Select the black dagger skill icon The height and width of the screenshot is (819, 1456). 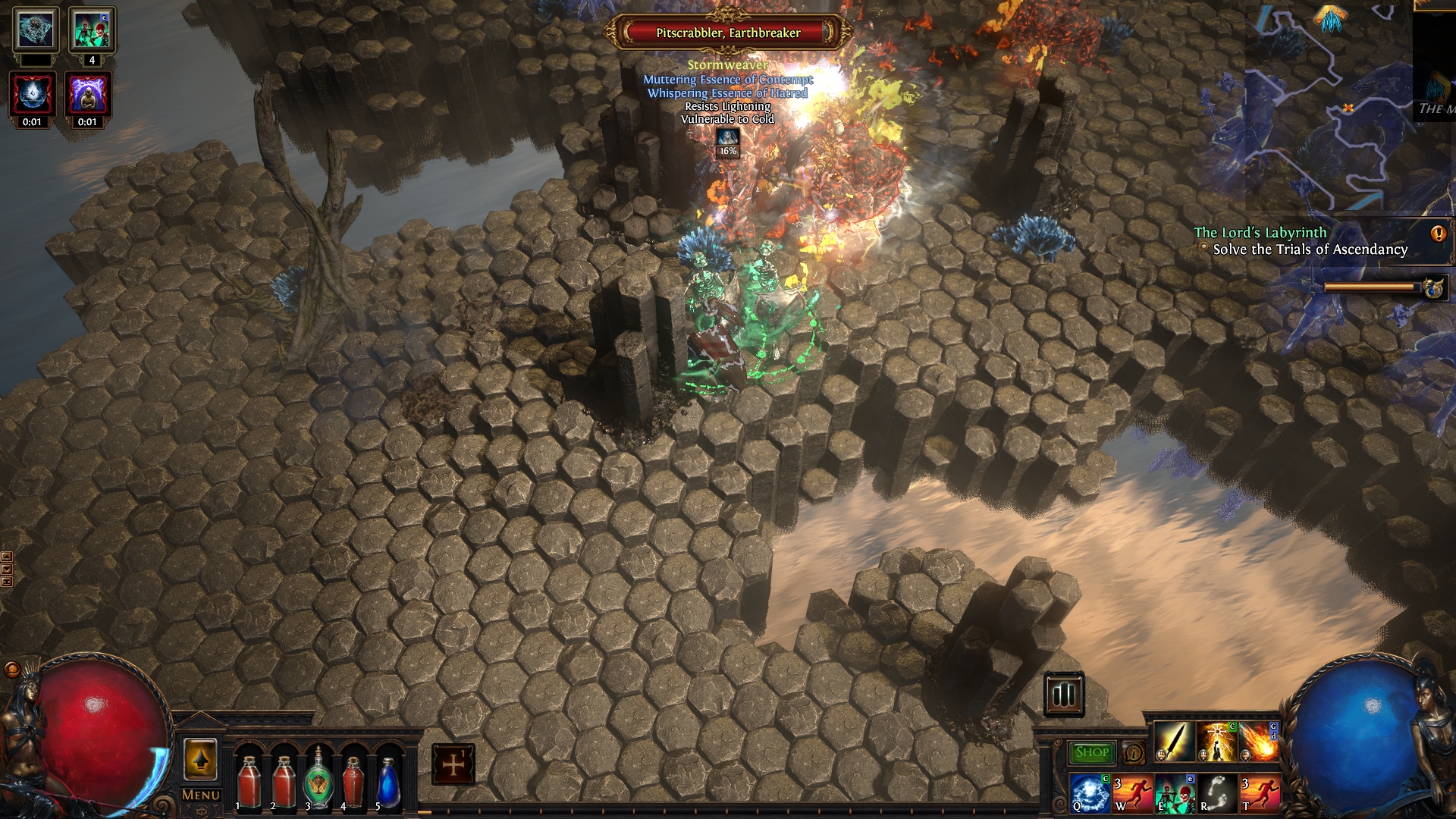point(1175,741)
